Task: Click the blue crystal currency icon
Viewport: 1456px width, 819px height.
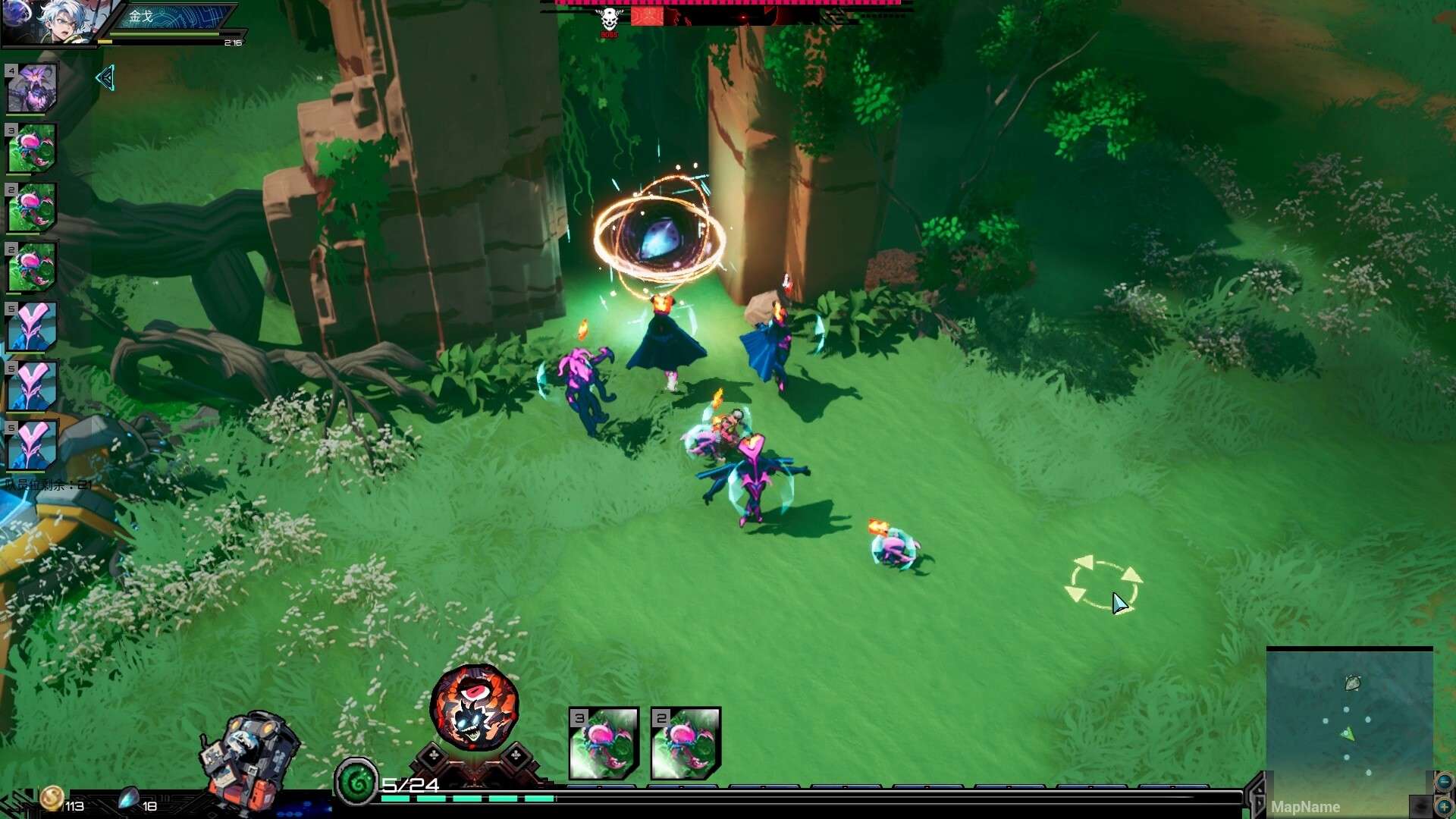Action: tap(128, 799)
